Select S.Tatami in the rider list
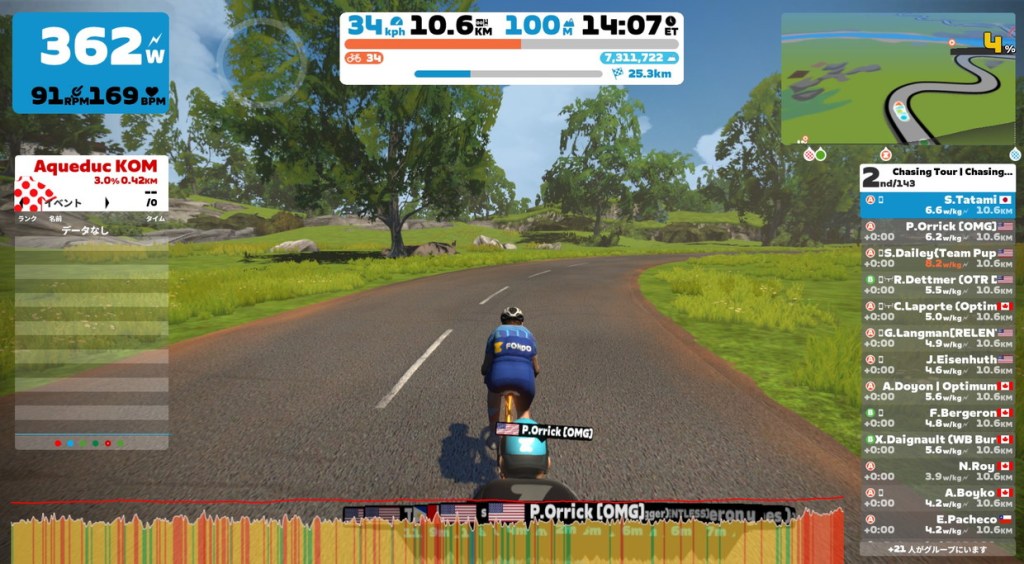 point(937,205)
